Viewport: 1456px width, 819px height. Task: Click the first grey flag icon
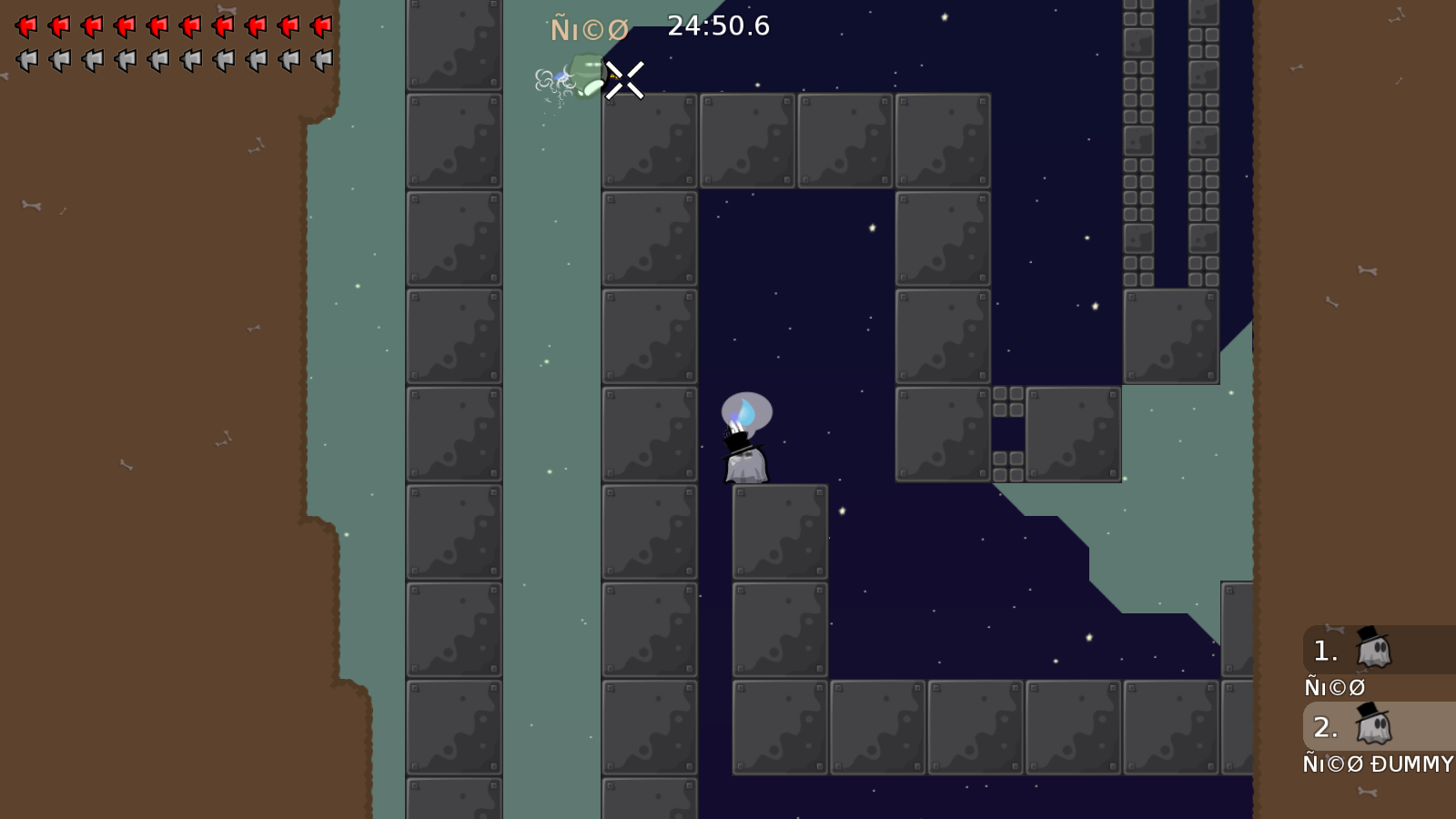25,61
